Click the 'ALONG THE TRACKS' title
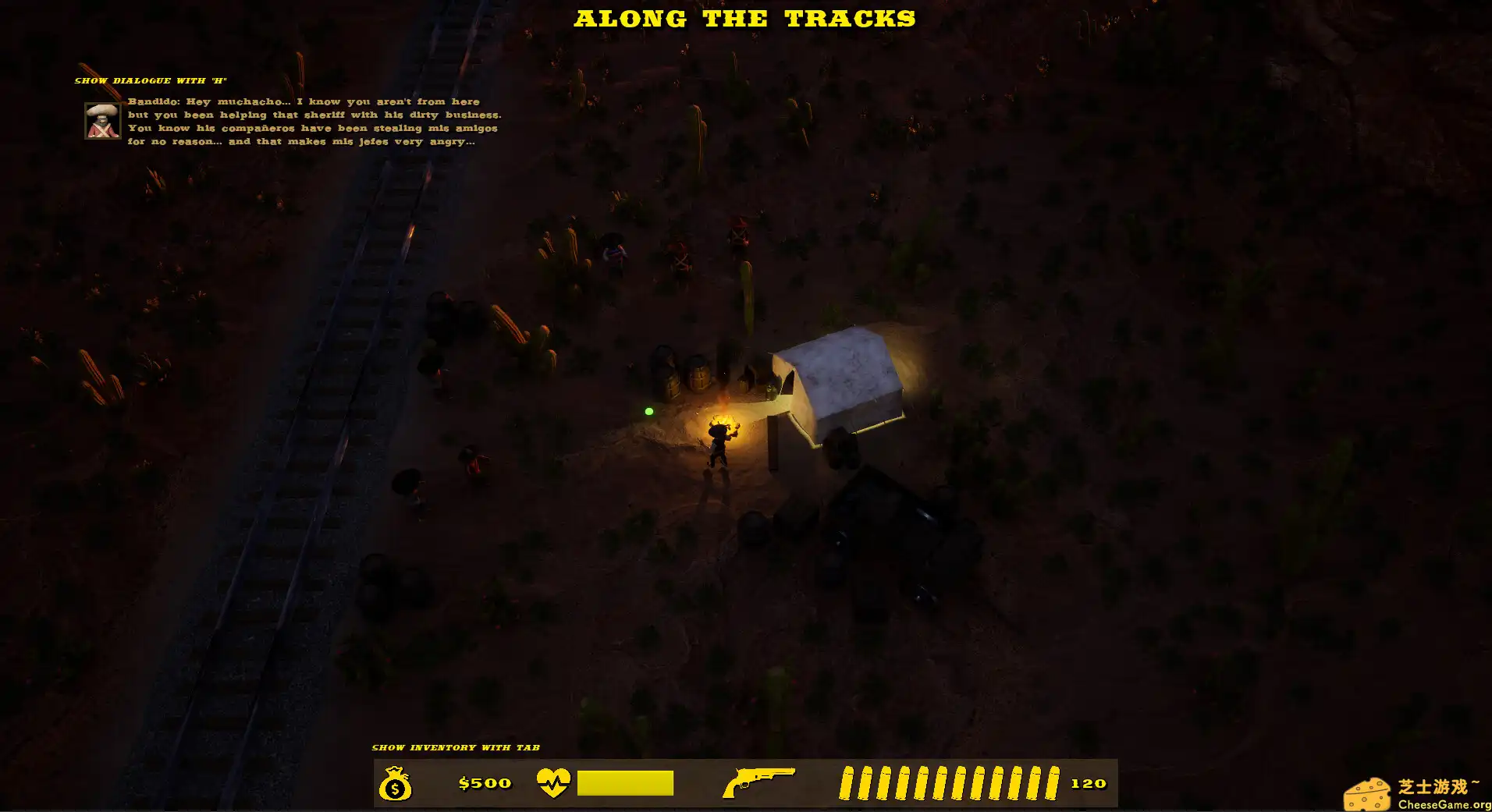The width and height of the screenshot is (1492, 812). coord(745,18)
